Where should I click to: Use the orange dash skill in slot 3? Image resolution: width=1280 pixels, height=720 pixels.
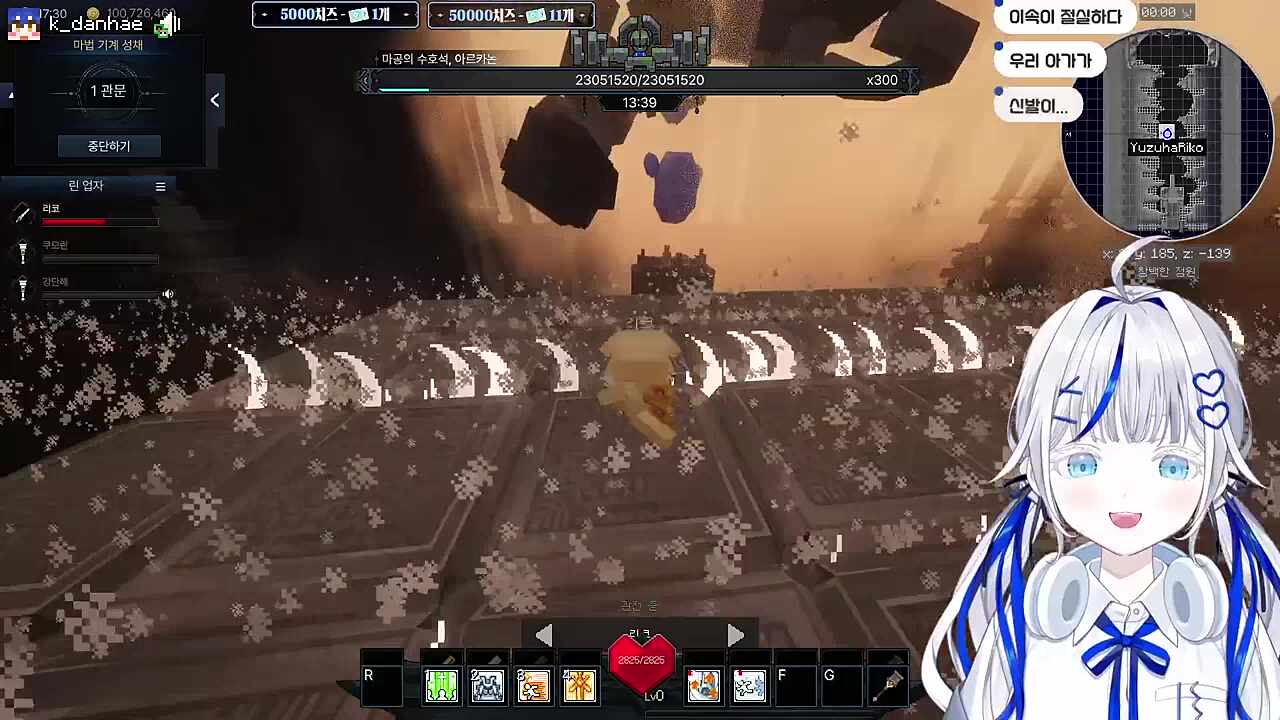pyautogui.click(x=533, y=685)
